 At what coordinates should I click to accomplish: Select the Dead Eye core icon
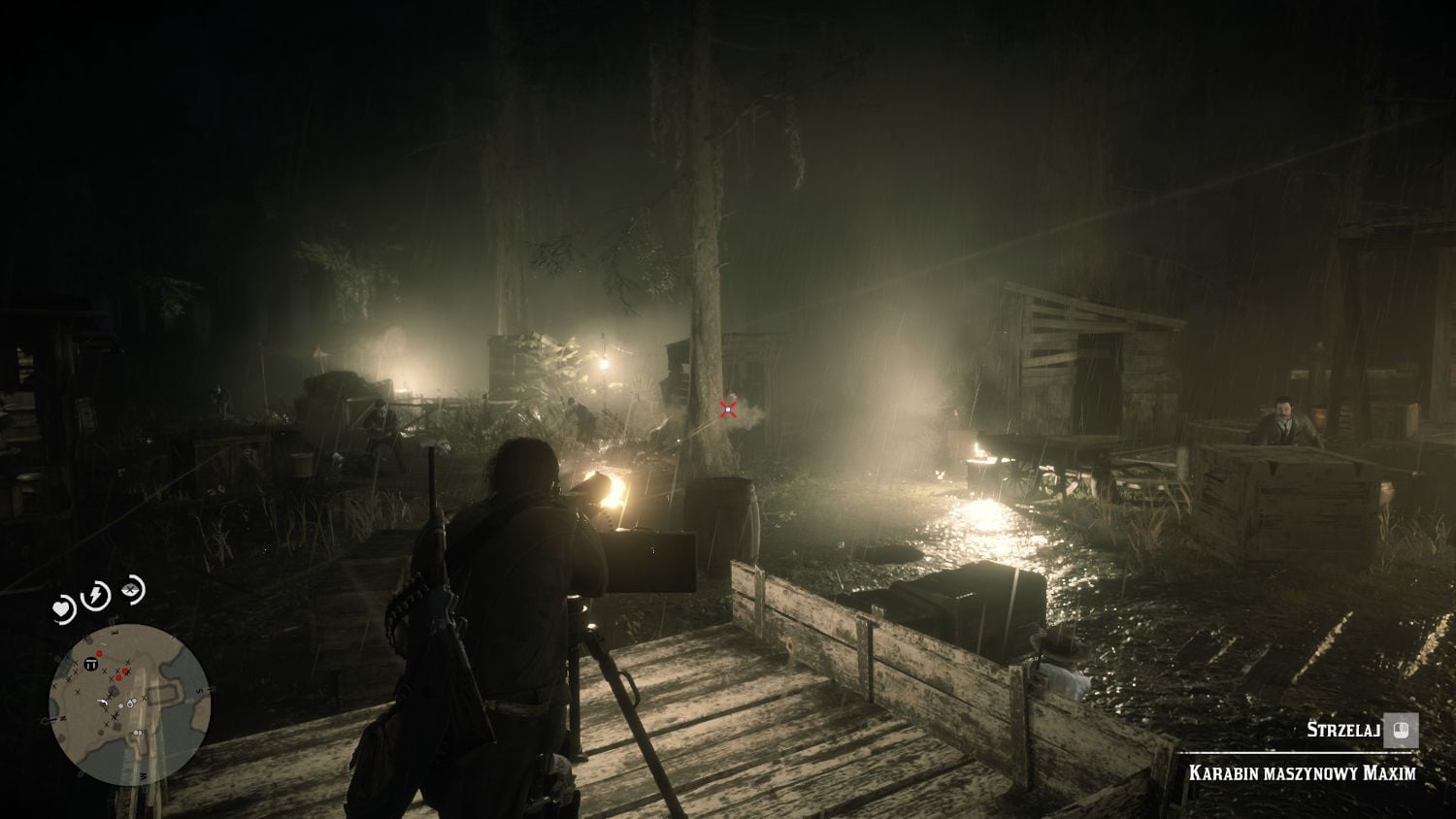pos(130,591)
